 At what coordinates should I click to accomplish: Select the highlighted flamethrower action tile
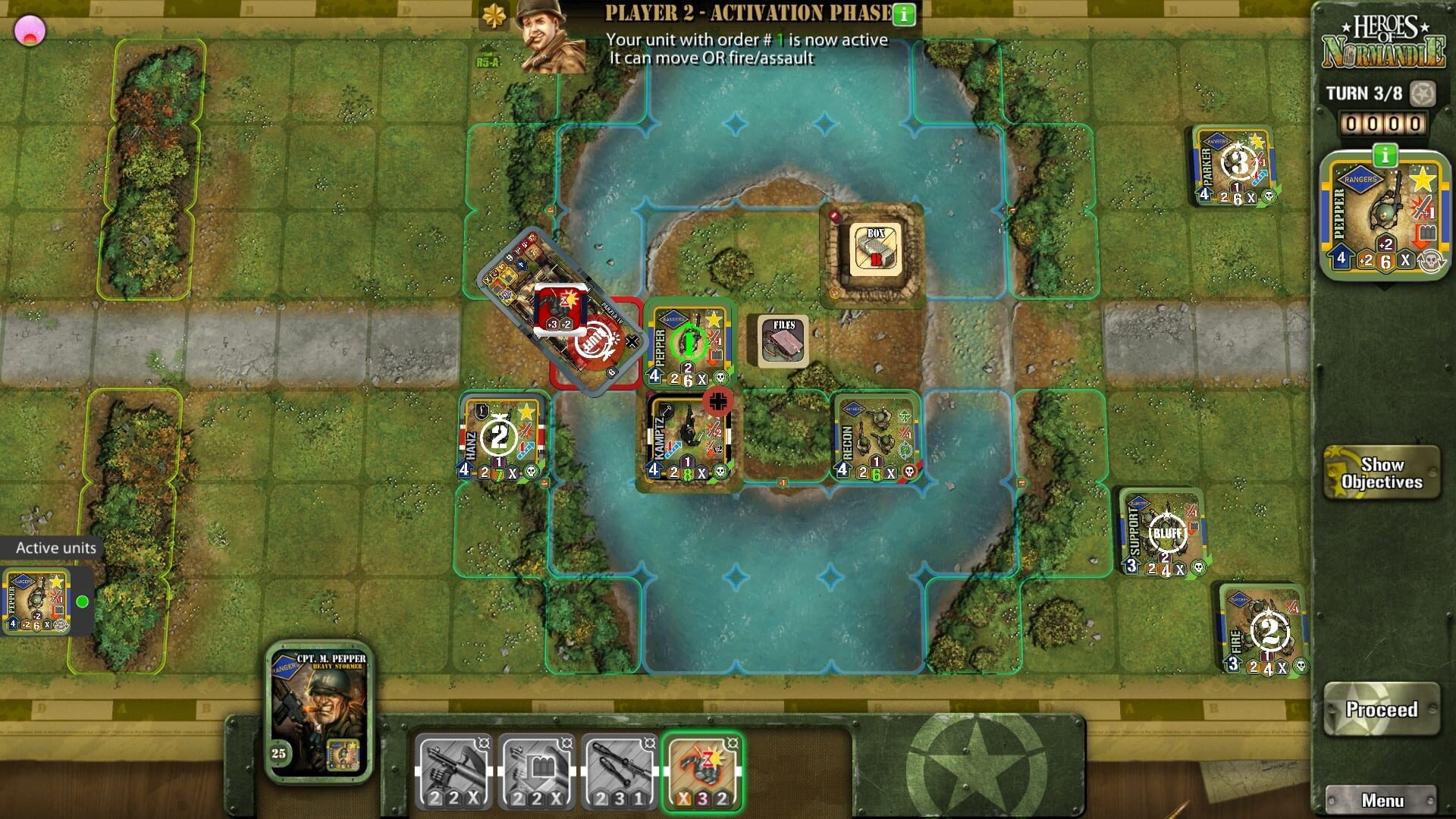coord(701,770)
